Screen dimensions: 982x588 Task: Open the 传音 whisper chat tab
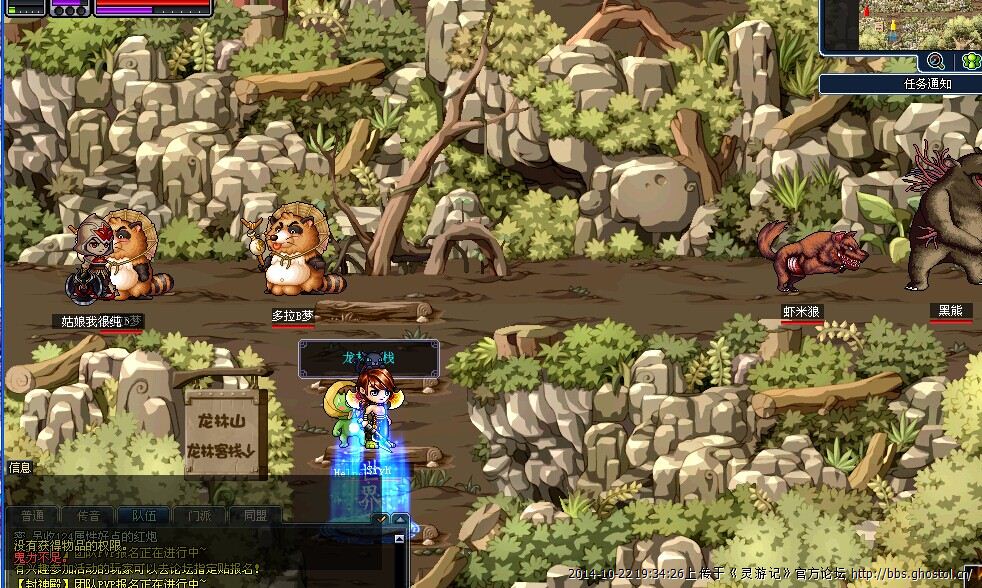(x=88, y=516)
